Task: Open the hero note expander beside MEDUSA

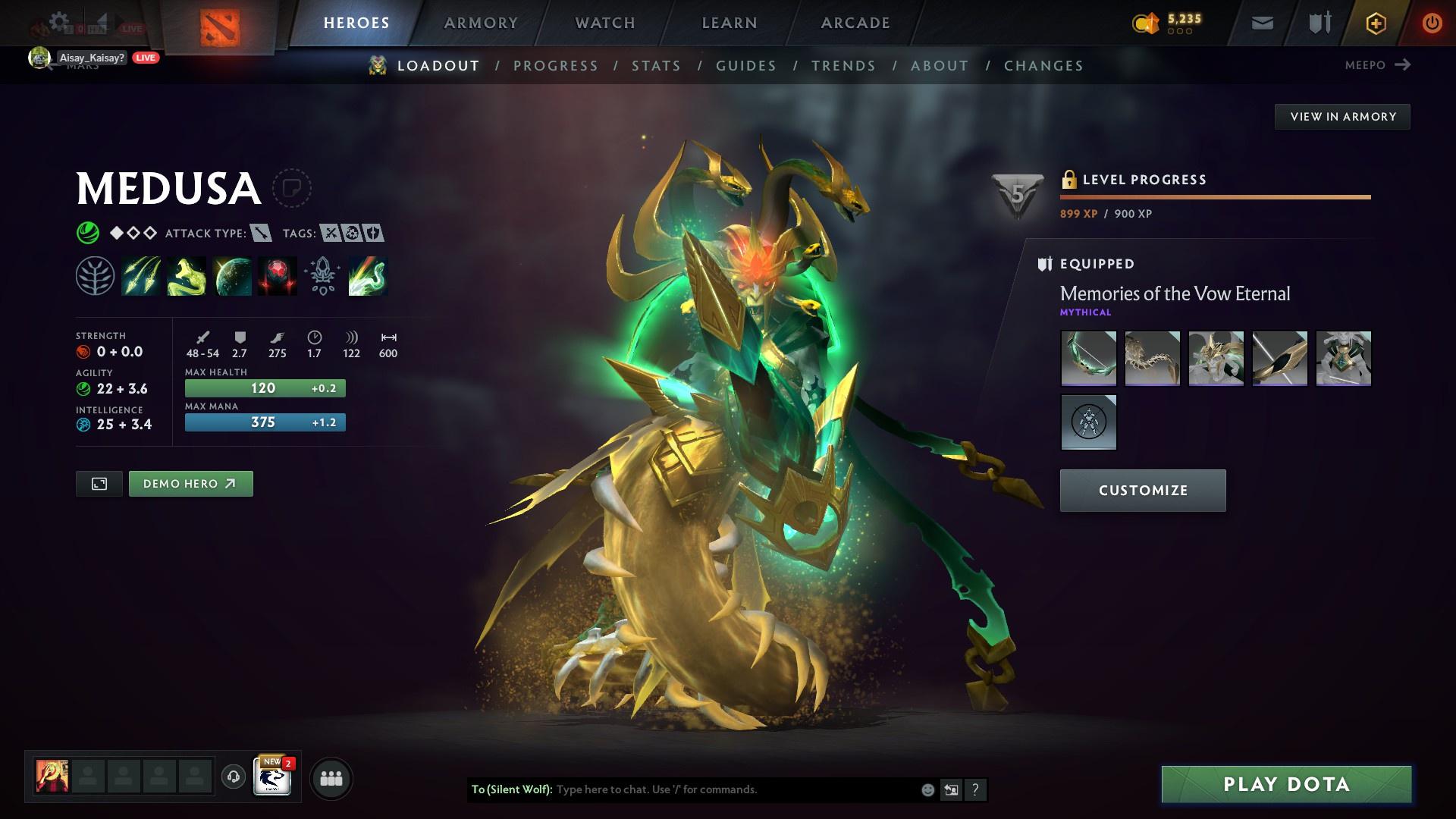Action: coord(293,188)
